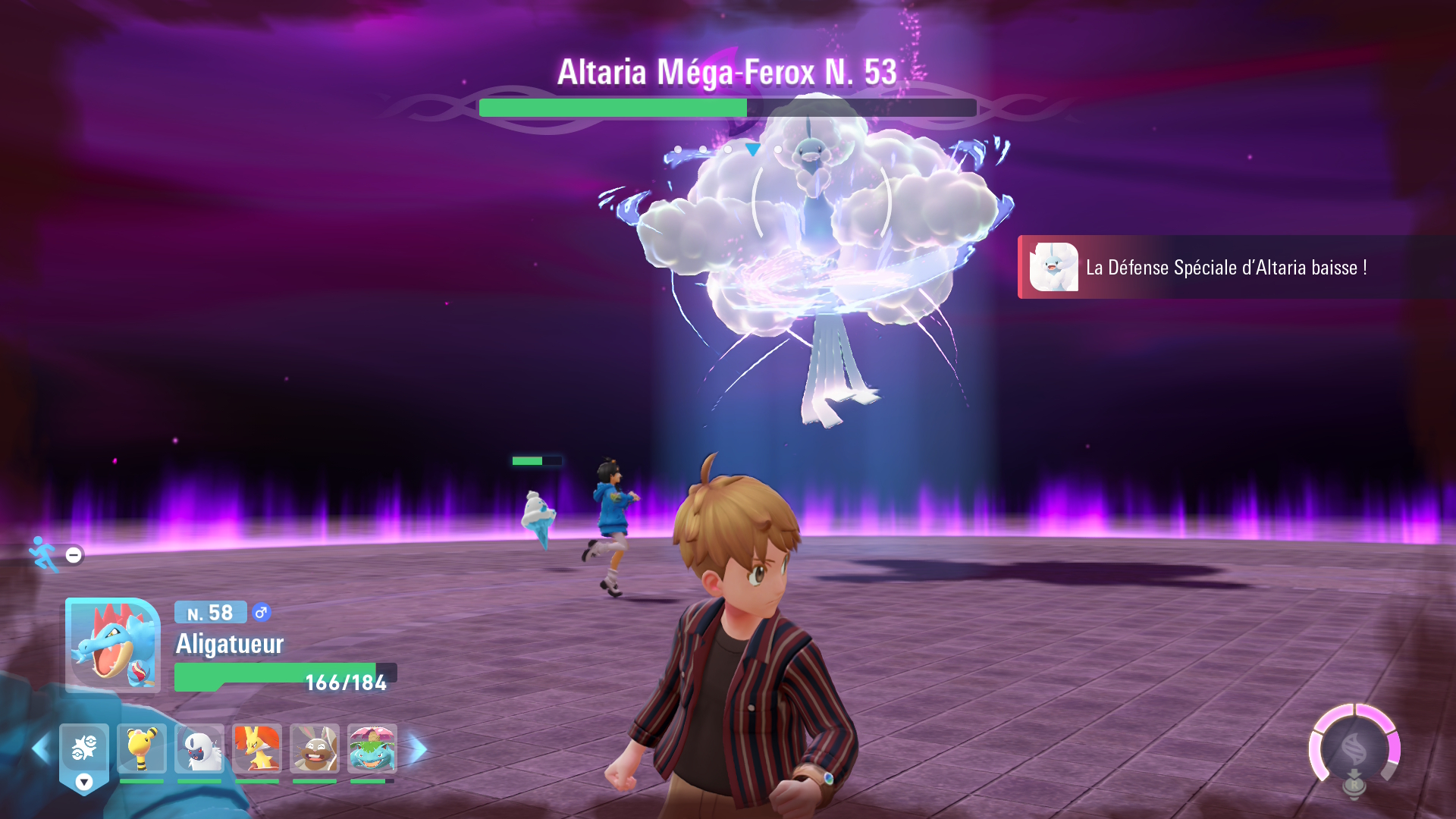Click the blue running figure icon
Viewport: 1456px width, 819px height.
43,554
